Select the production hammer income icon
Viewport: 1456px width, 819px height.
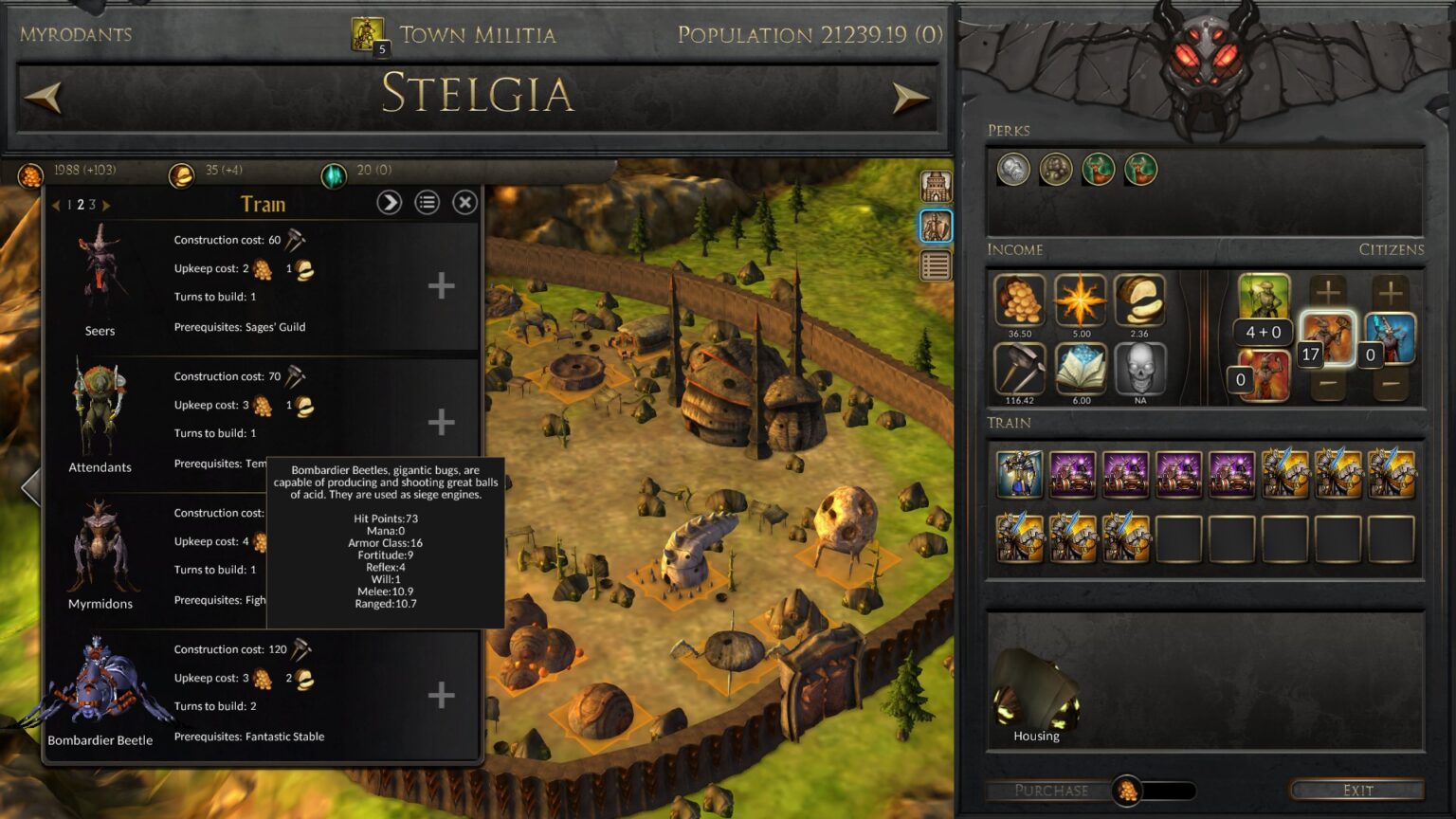[x=1020, y=369]
